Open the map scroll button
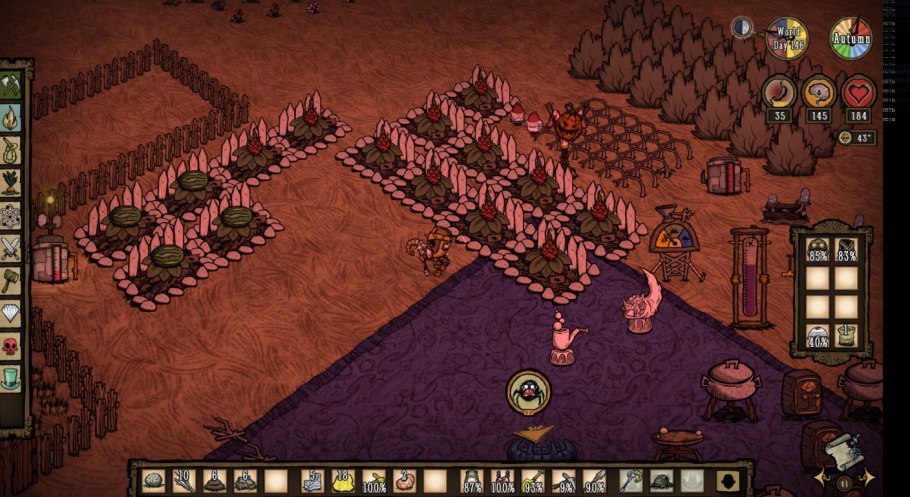The width and height of the screenshot is (910, 497). pyautogui.click(x=845, y=452)
